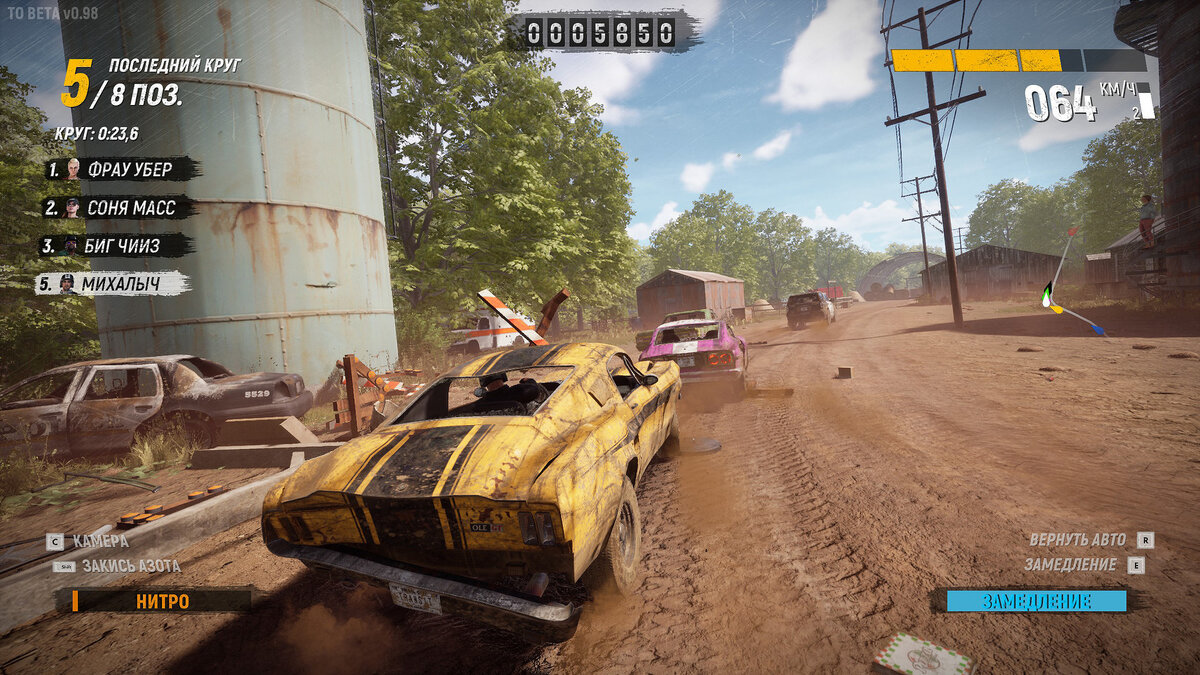Select СОНЯ МАСС in the standings list
This screenshot has height=675, width=1200.
coord(119,208)
